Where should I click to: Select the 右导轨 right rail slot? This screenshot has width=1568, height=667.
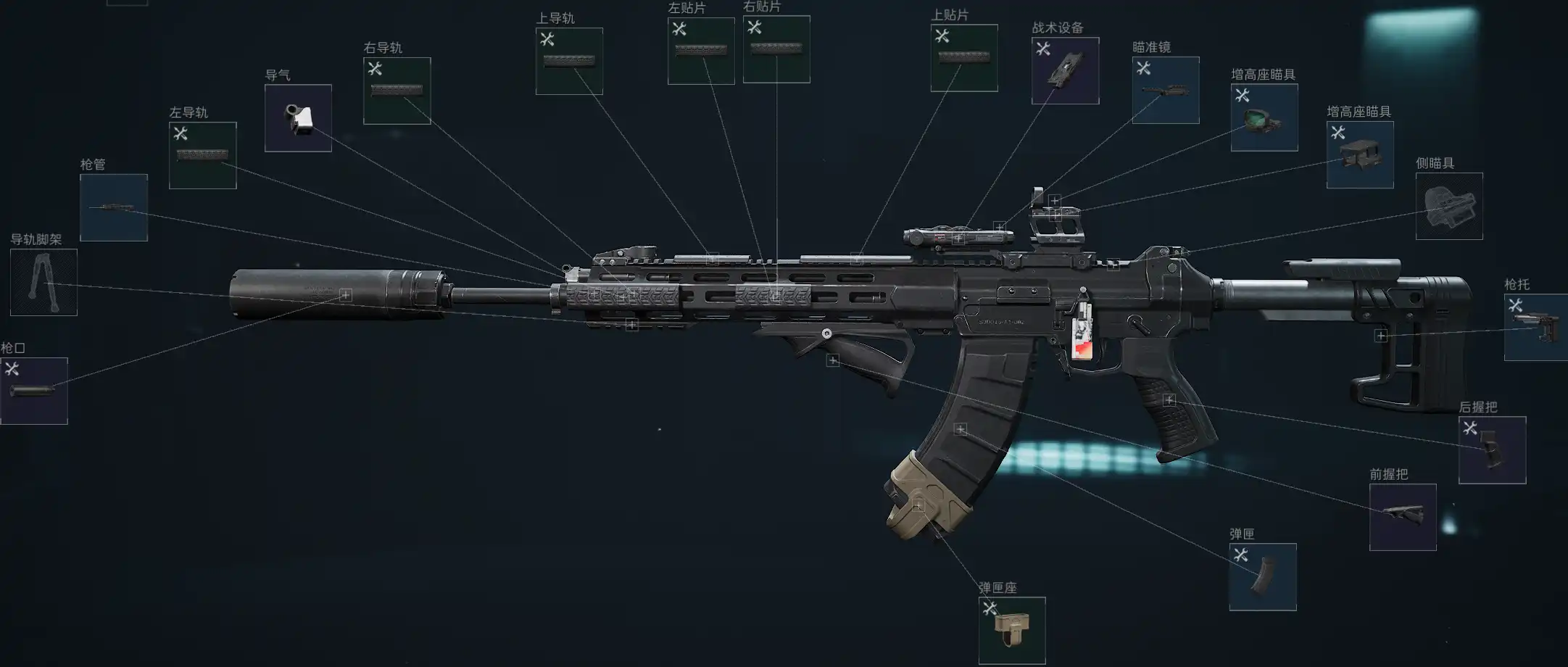click(x=397, y=91)
